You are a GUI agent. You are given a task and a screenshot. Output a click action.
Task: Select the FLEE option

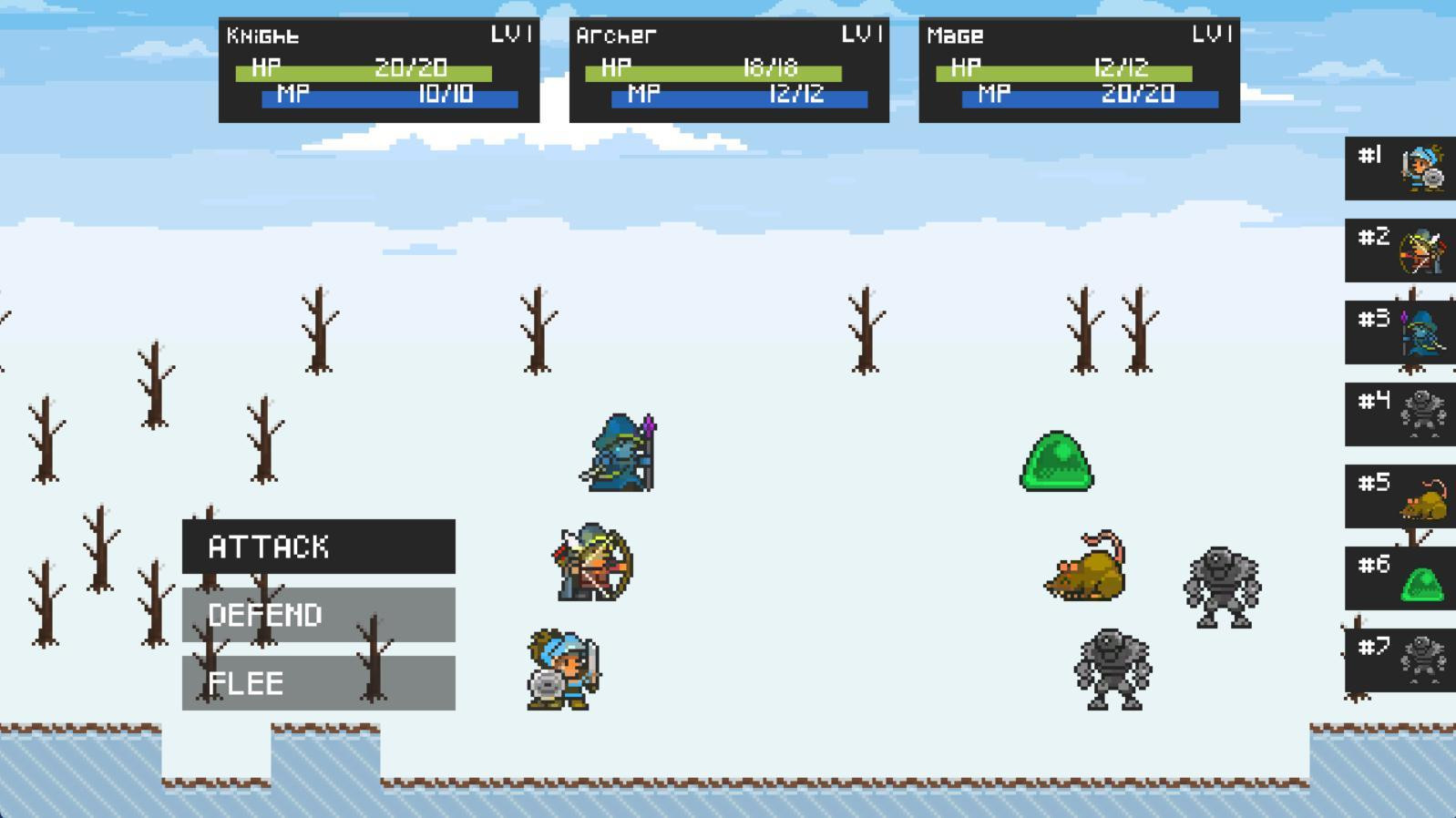click(317, 681)
